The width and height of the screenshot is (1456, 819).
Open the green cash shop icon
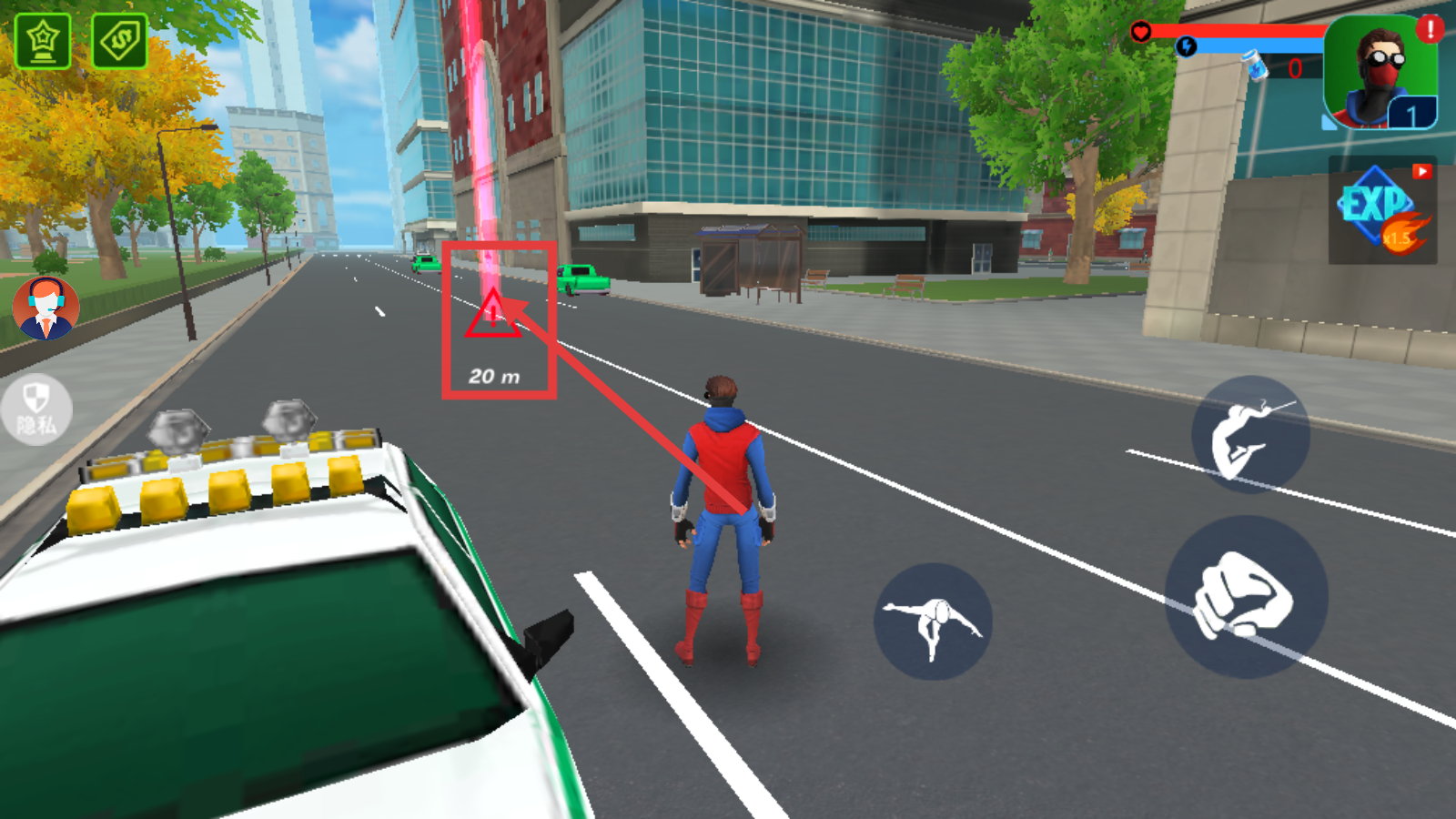pyautogui.click(x=119, y=41)
